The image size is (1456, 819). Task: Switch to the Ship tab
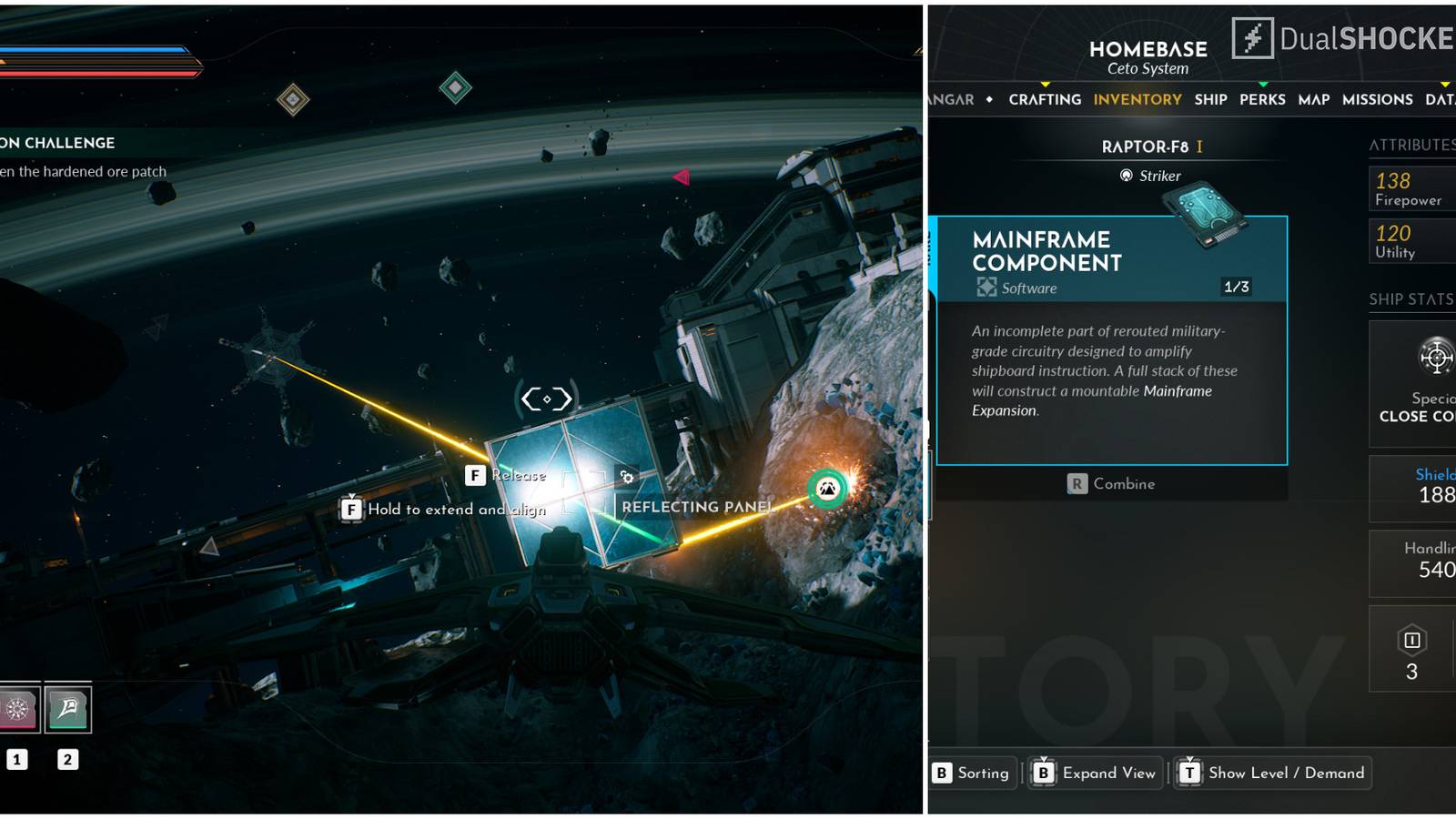(1210, 99)
